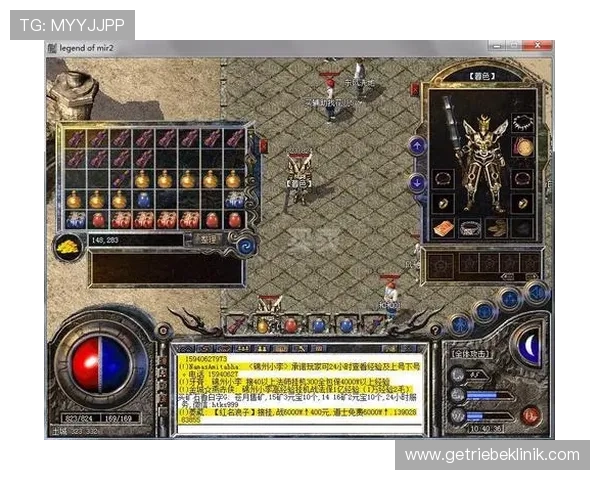
Task: Click the crescent moon orb button
Action: tap(526, 346)
